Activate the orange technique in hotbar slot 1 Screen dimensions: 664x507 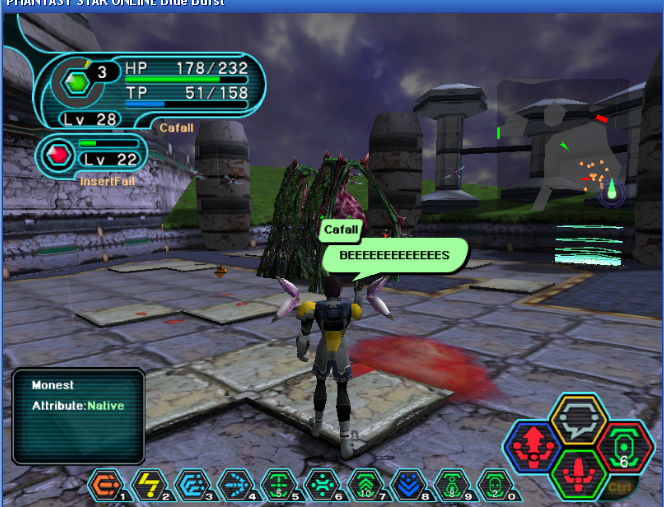(x=104, y=485)
